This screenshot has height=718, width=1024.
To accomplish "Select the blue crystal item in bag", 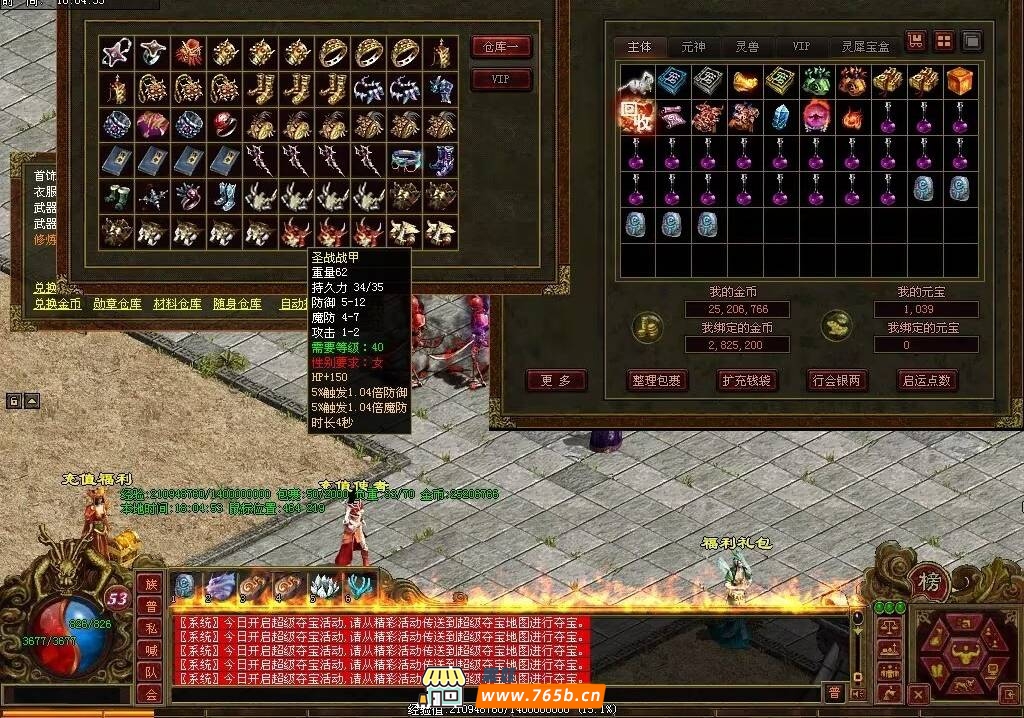I will pyautogui.click(x=780, y=117).
